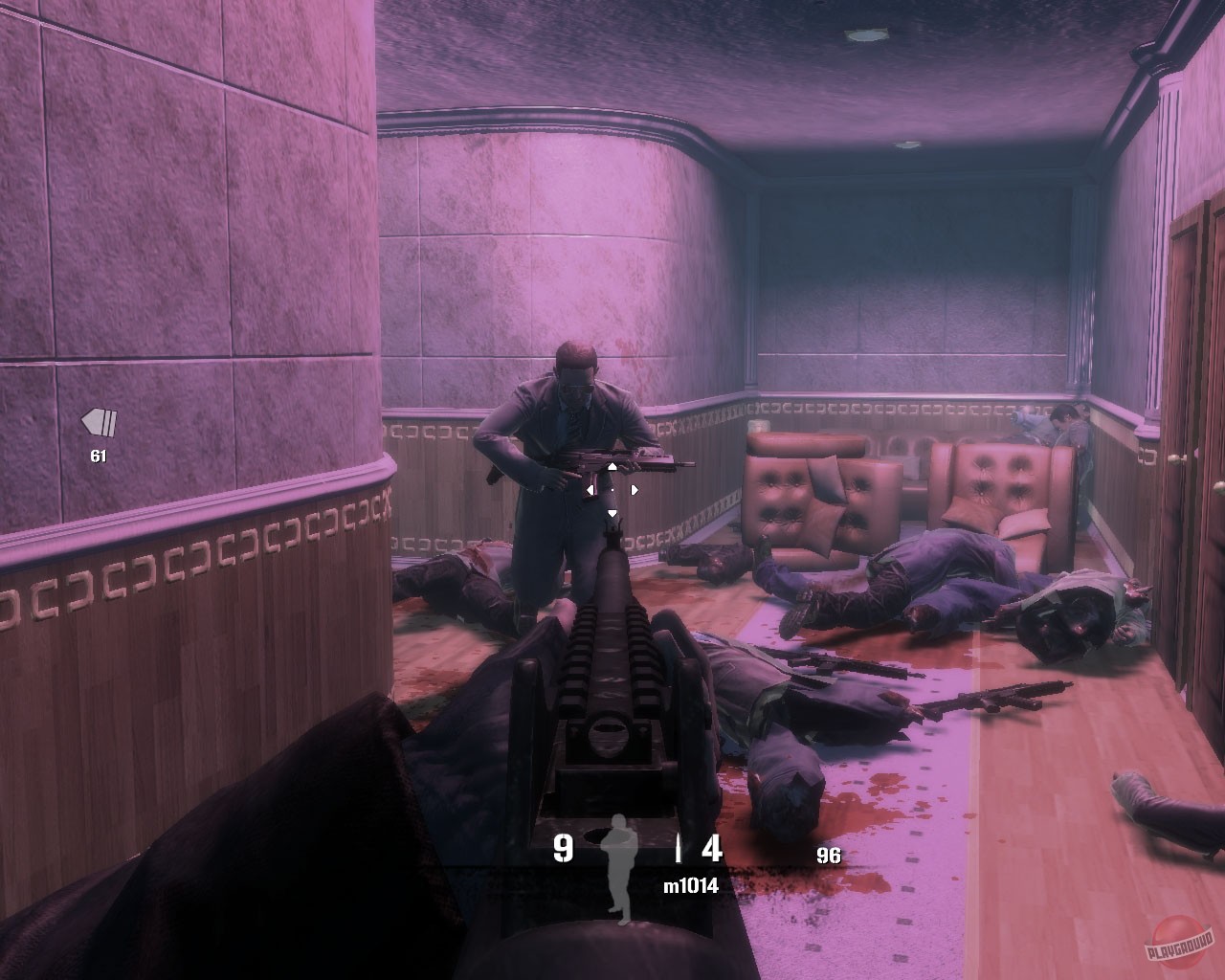Toggle the ceiling light fixture
The image size is (1225, 980).
coord(869,37)
